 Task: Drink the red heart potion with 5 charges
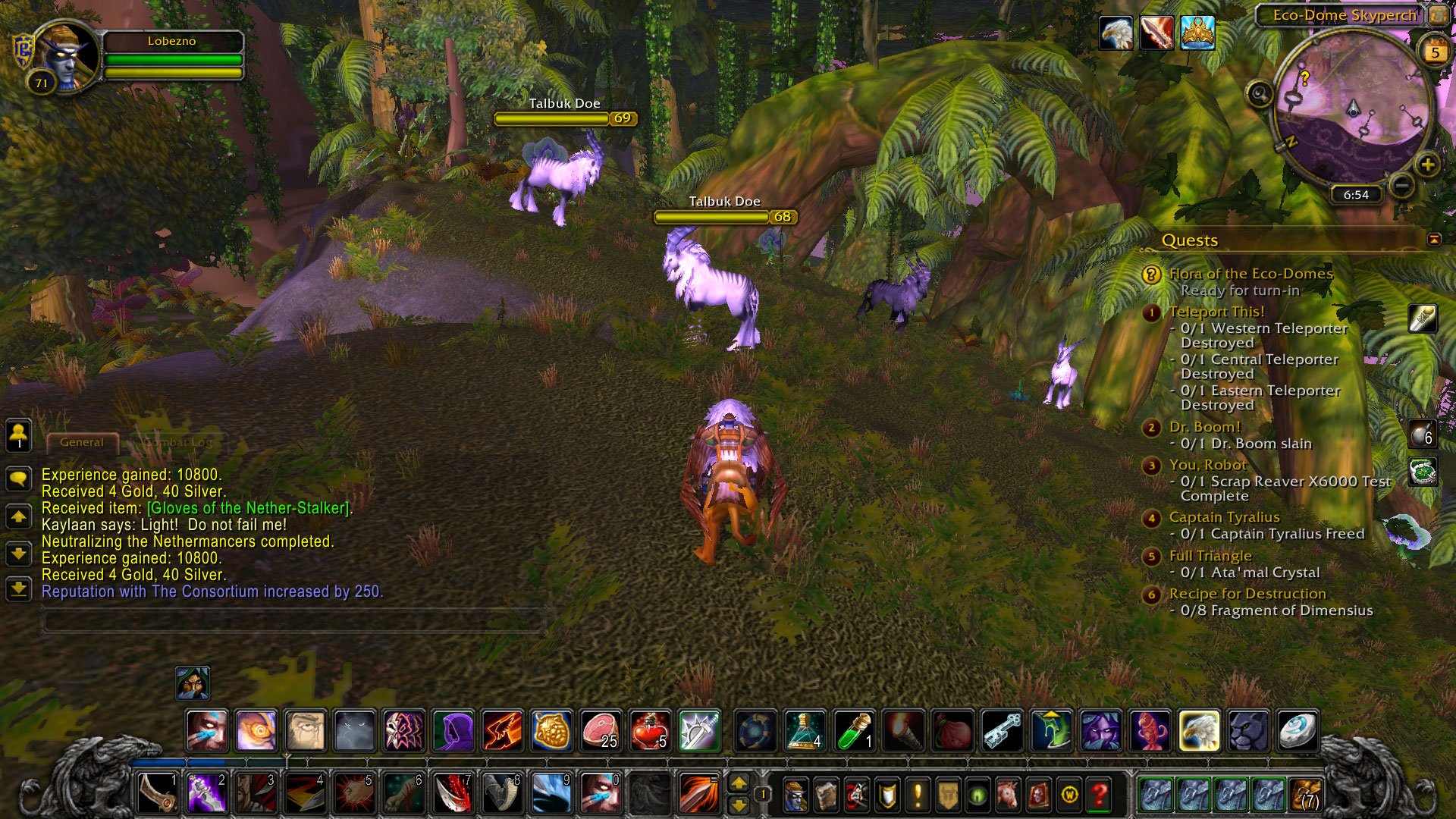649,731
